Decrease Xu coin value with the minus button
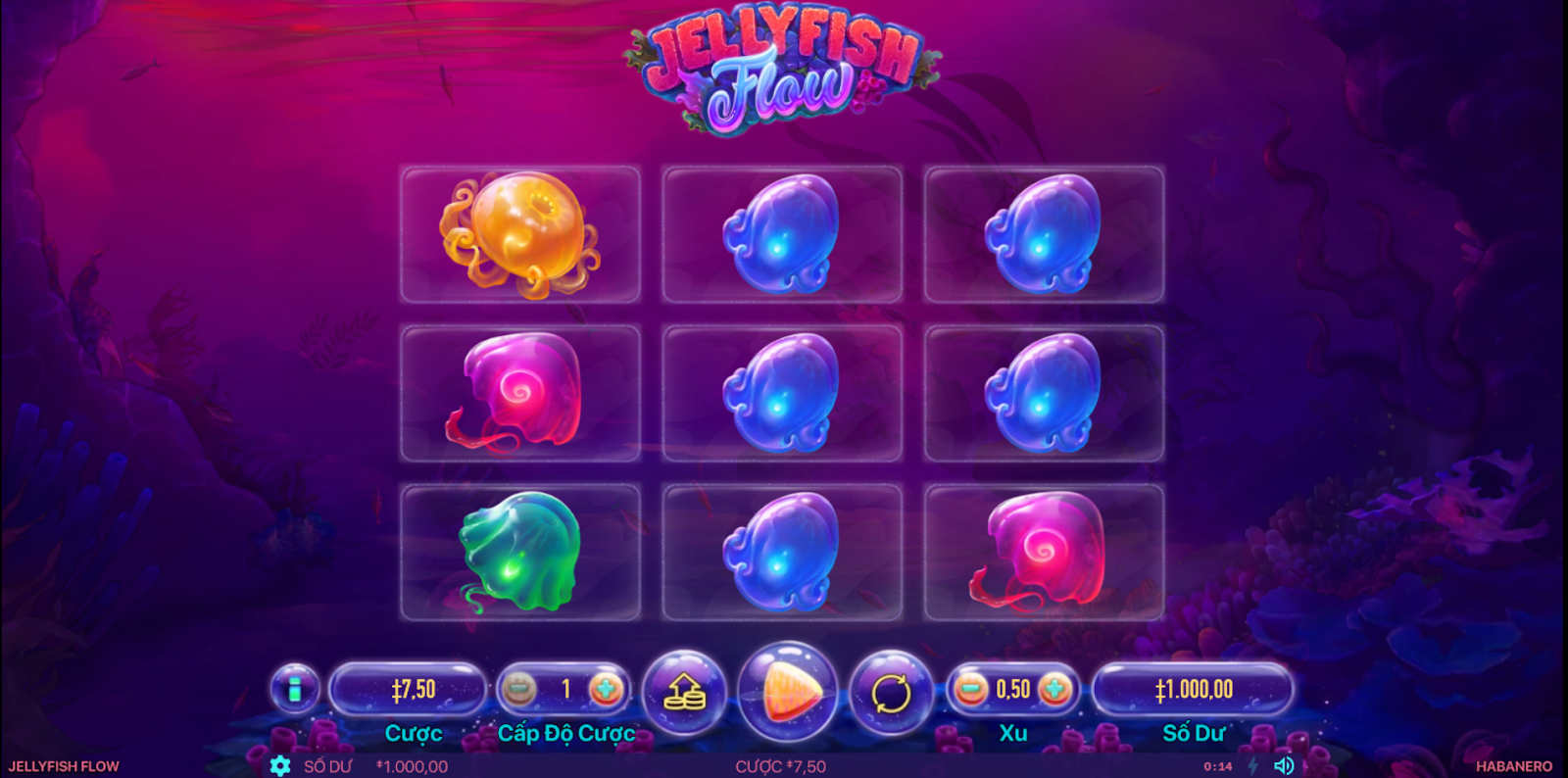 click(970, 688)
